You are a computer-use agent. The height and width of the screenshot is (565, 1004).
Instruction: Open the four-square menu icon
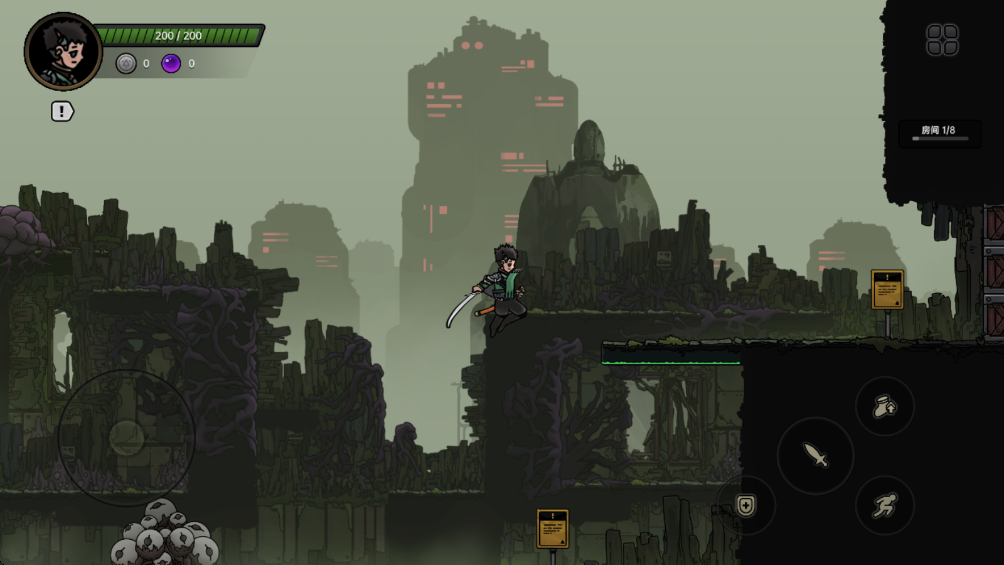(x=942, y=40)
